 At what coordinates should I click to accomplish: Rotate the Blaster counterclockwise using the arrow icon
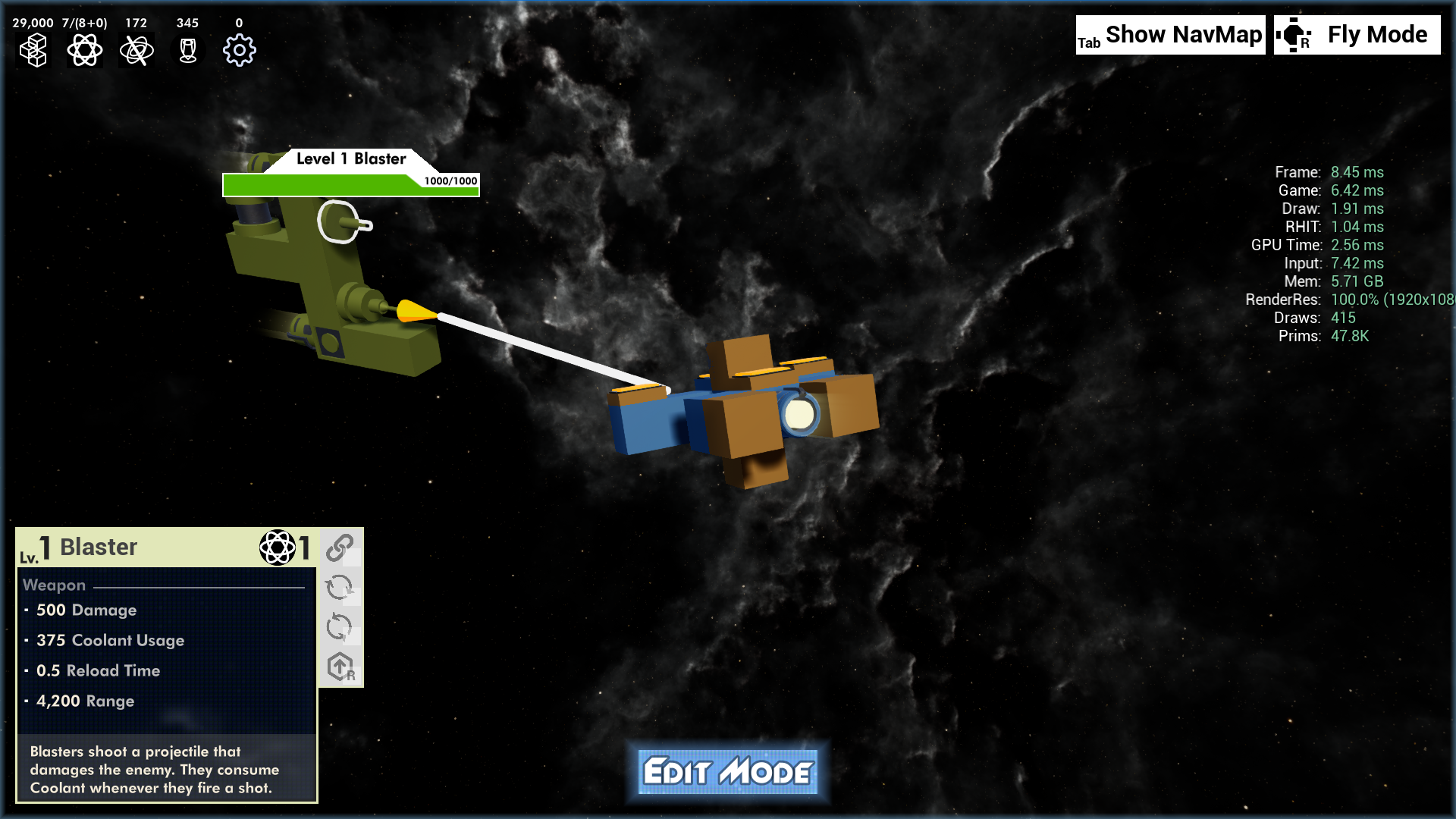tap(340, 627)
